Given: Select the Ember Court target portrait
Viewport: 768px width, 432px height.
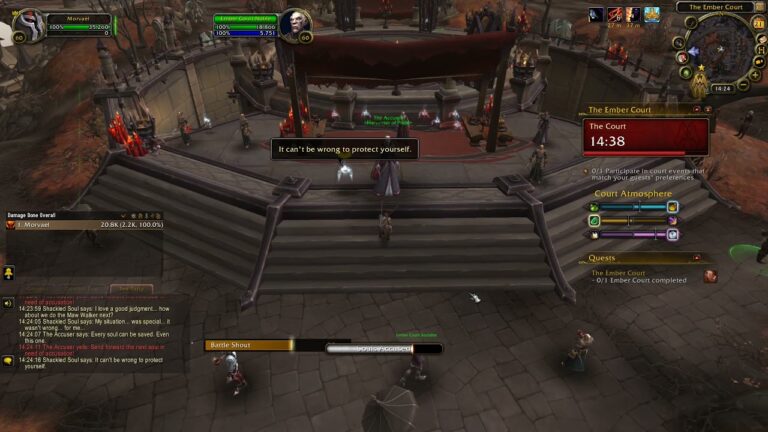Looking at the screenshot, I should [x=293, y=24].
